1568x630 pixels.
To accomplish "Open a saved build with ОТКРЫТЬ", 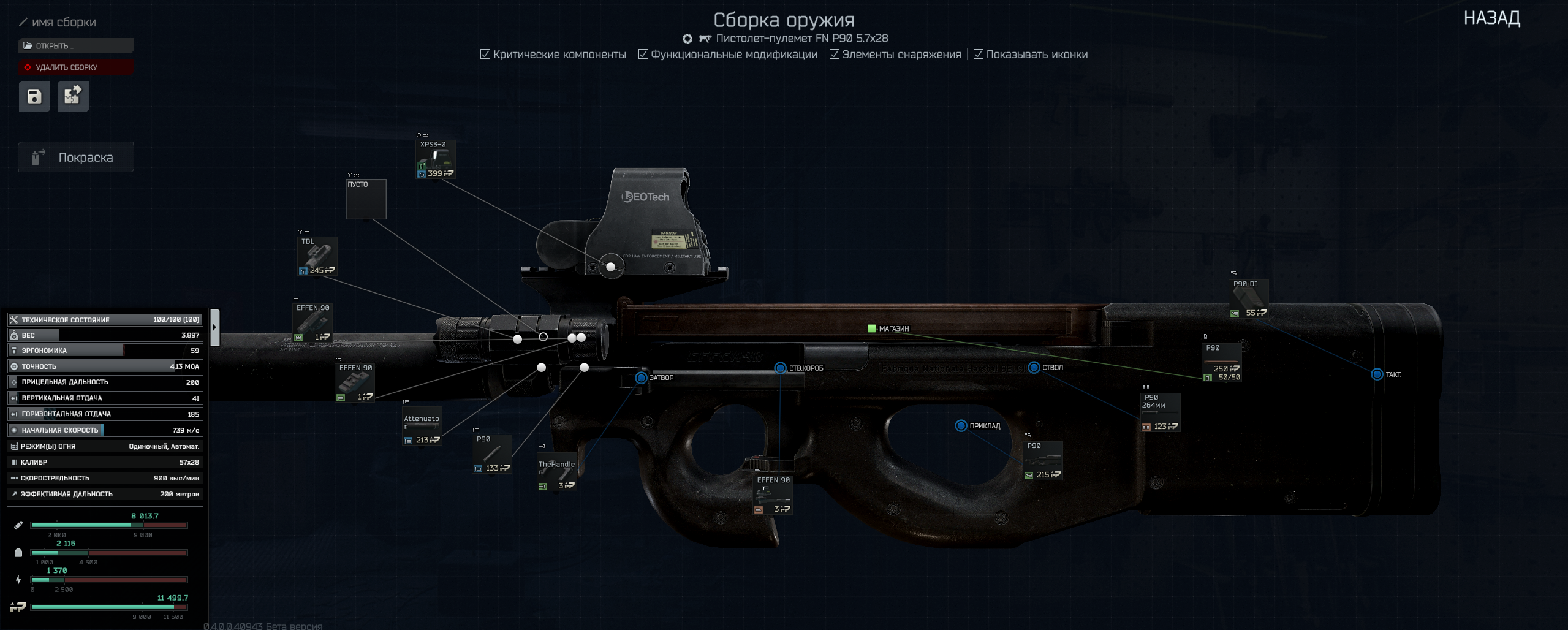I will [75, 46].
